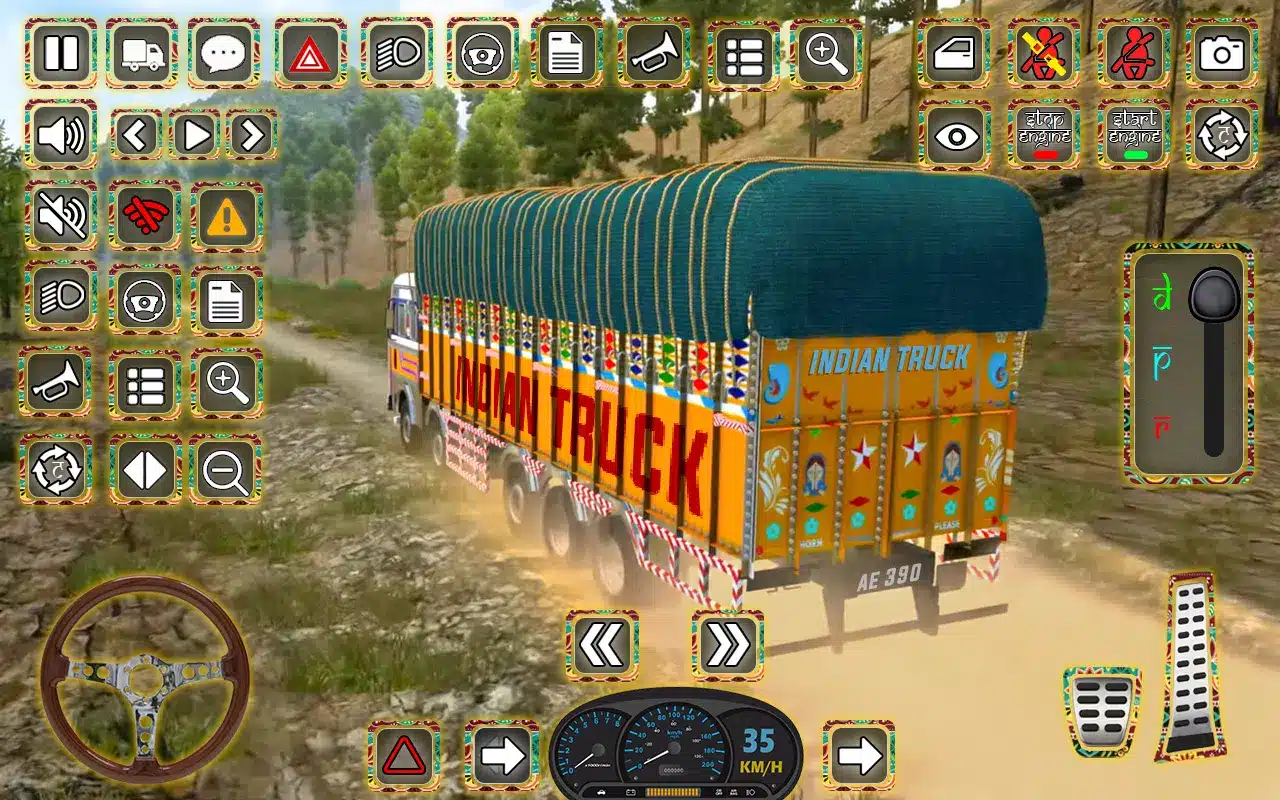Click the red crossed-out signal icon

(x=144, y=216)
